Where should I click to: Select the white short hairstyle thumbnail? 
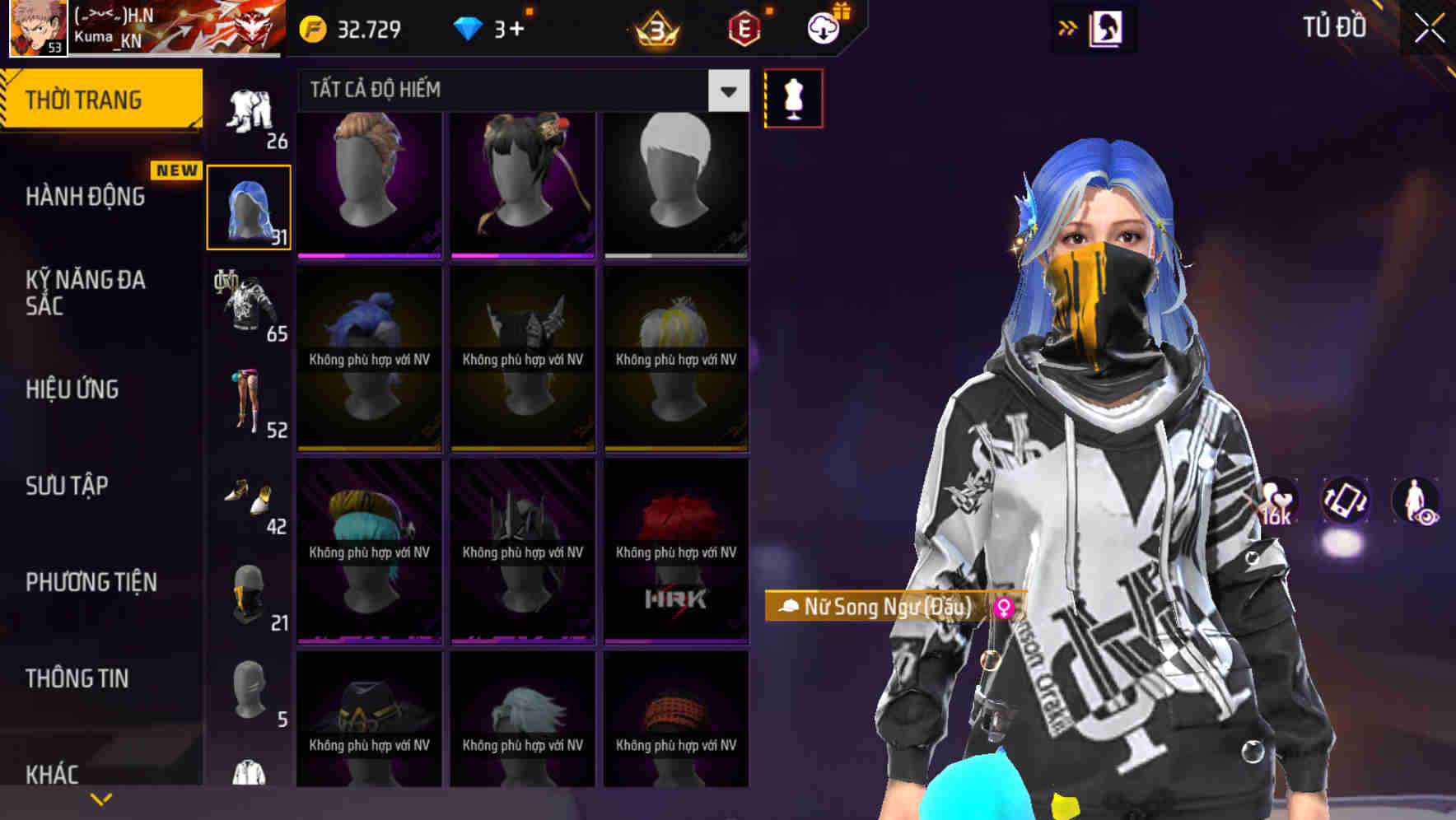point(676,181)
